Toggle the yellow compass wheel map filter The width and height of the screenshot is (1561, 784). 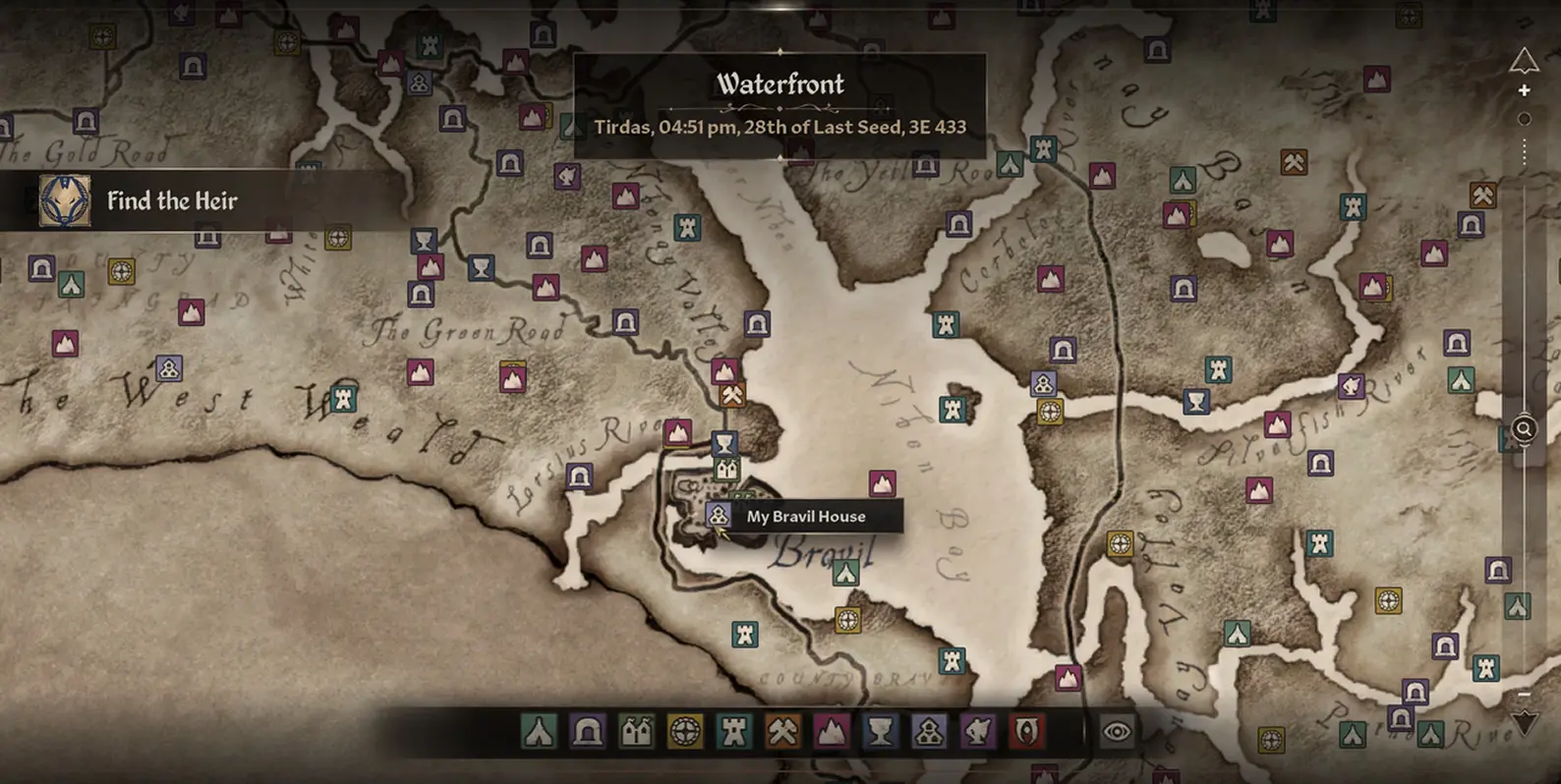[685, 732]
